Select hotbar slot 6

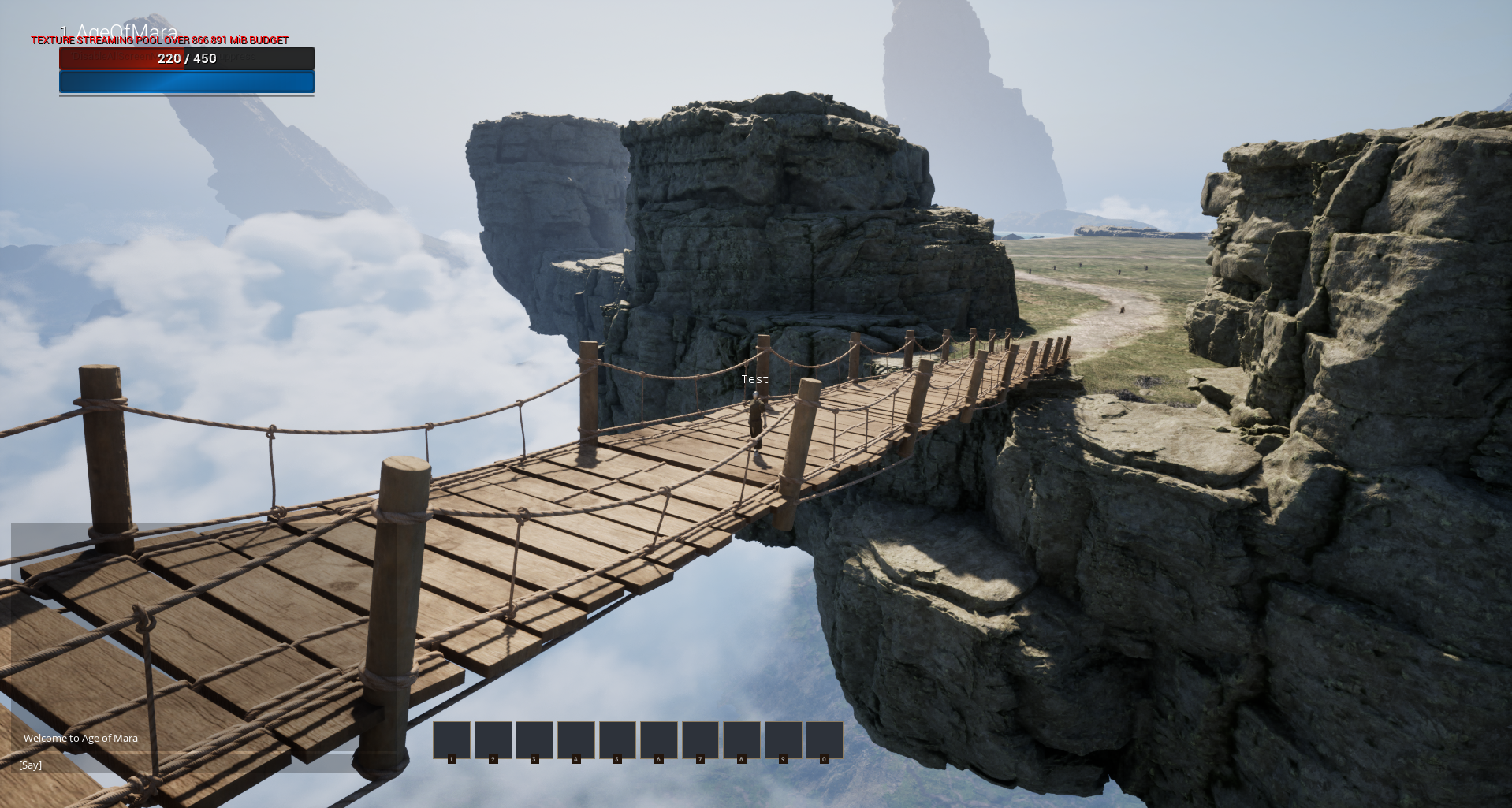pos(658,739)
